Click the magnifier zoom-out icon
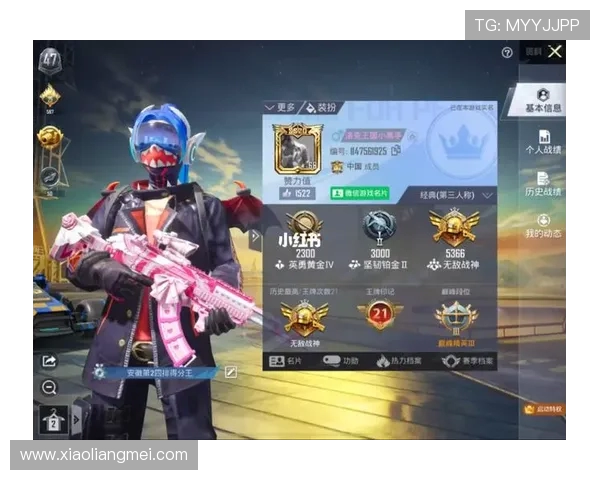Screen dimensions: 600x480 (49, 387)
